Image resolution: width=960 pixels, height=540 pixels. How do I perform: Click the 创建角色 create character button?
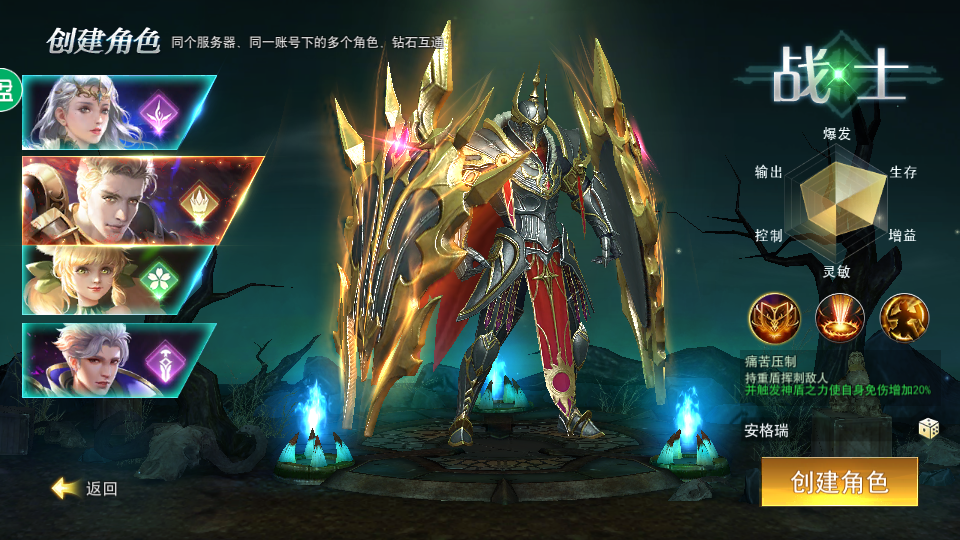(839, 482)
